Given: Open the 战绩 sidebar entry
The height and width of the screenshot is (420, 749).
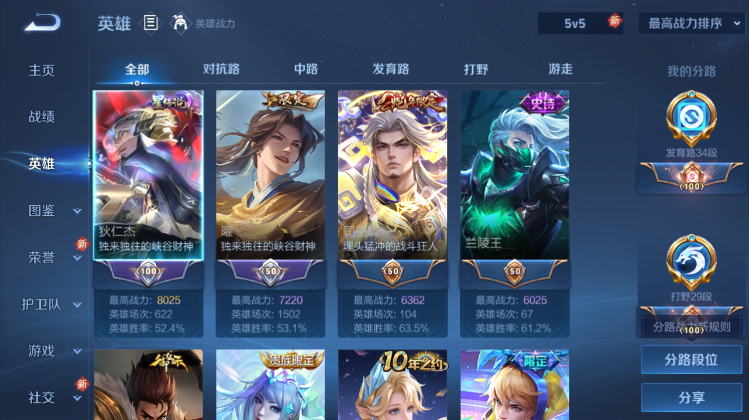Looking at the screenshot, I should coord(41,117).
